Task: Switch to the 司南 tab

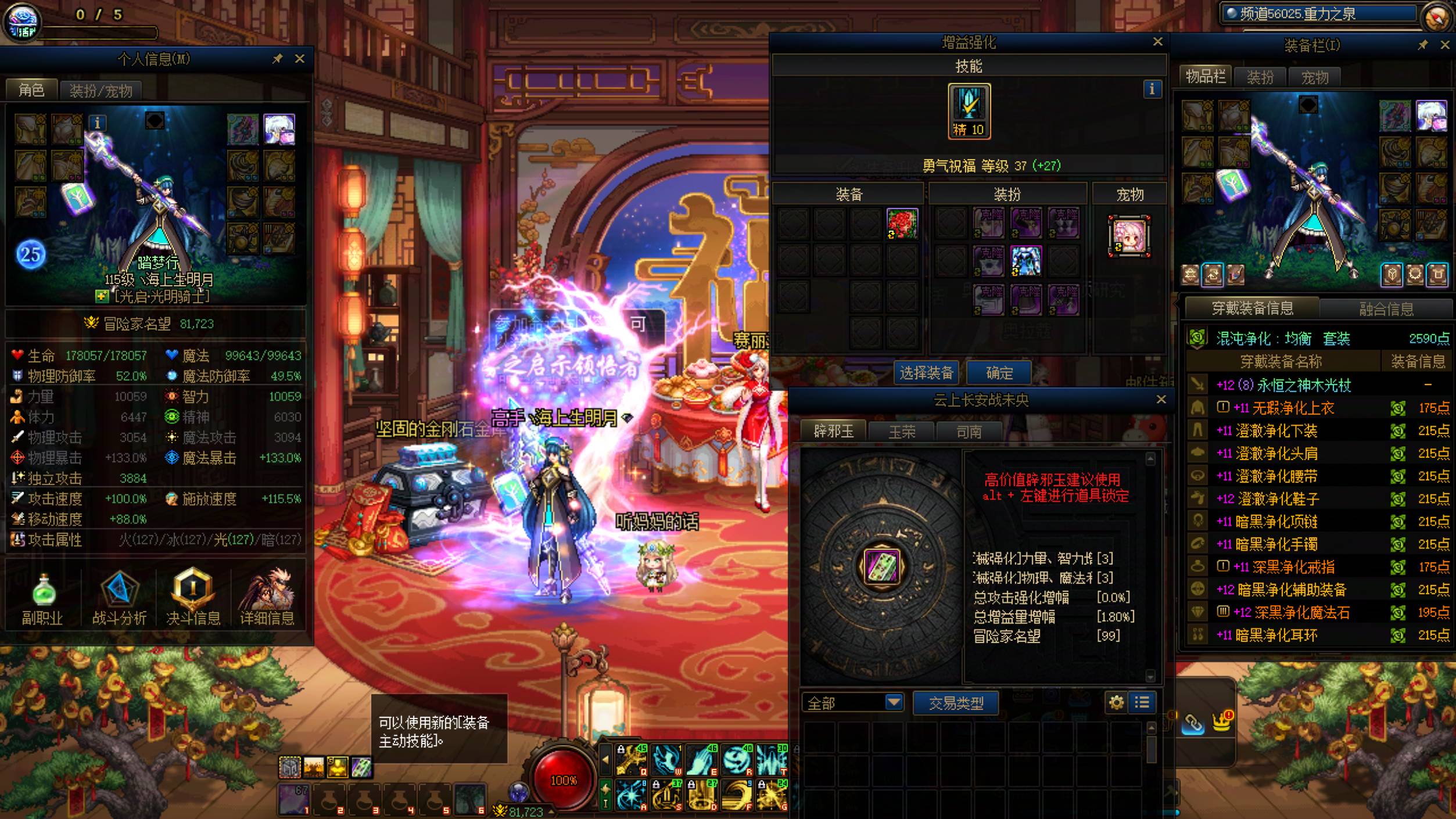Action: (x=969, y=432)
